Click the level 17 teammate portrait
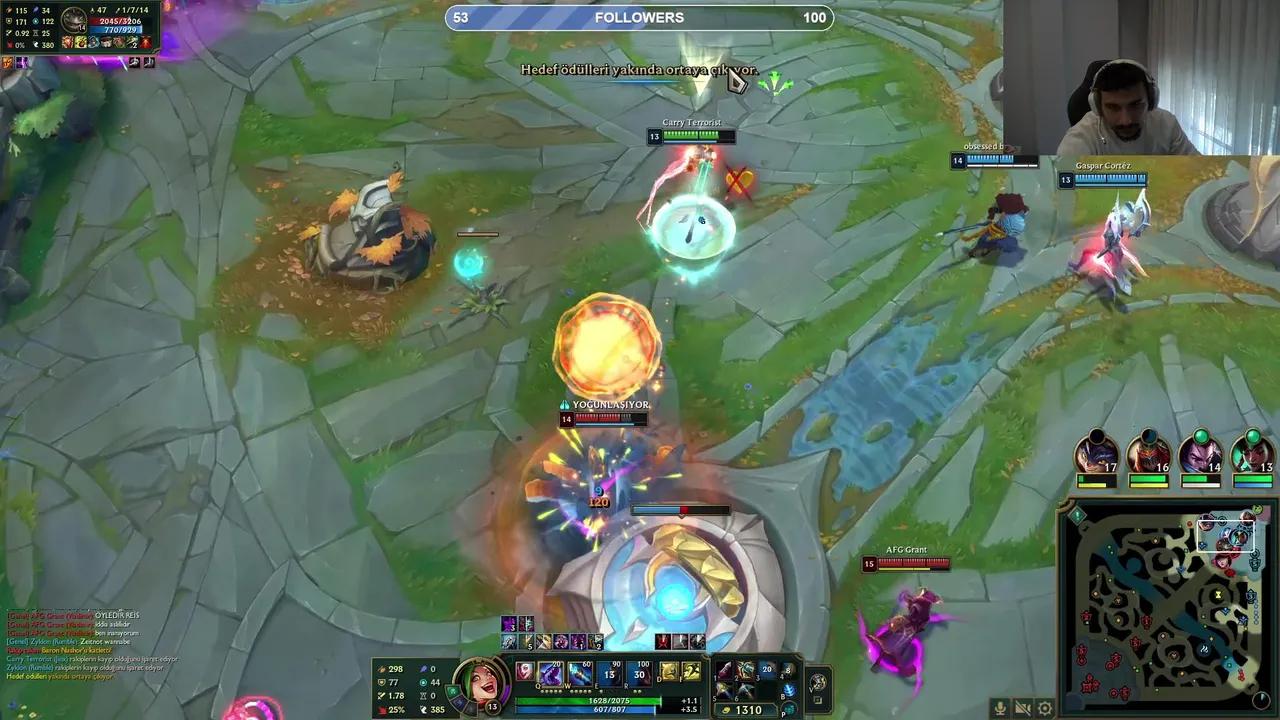 (1095, 455)
